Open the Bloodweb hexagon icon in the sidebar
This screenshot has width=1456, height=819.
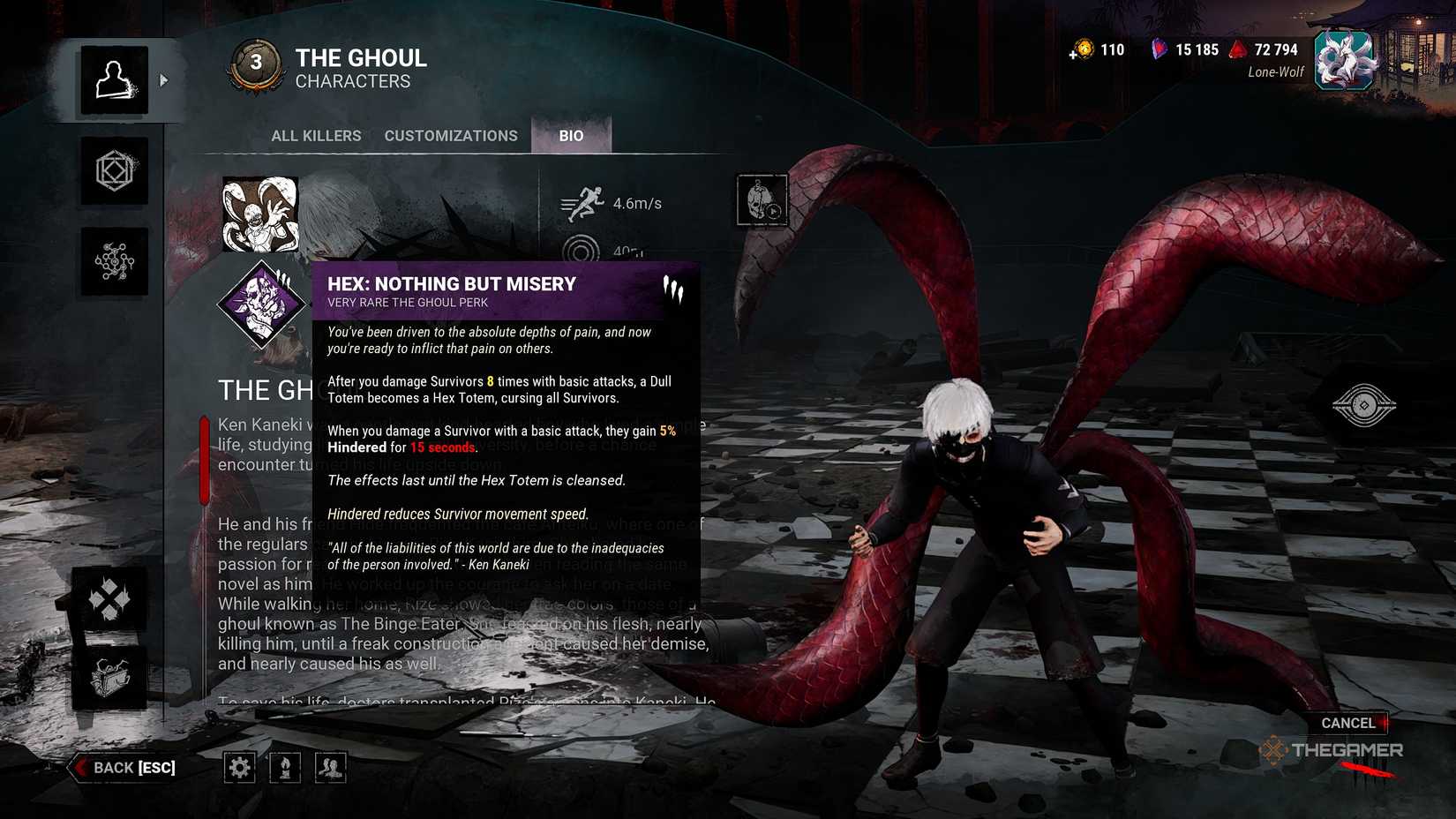tap(114, 172)
